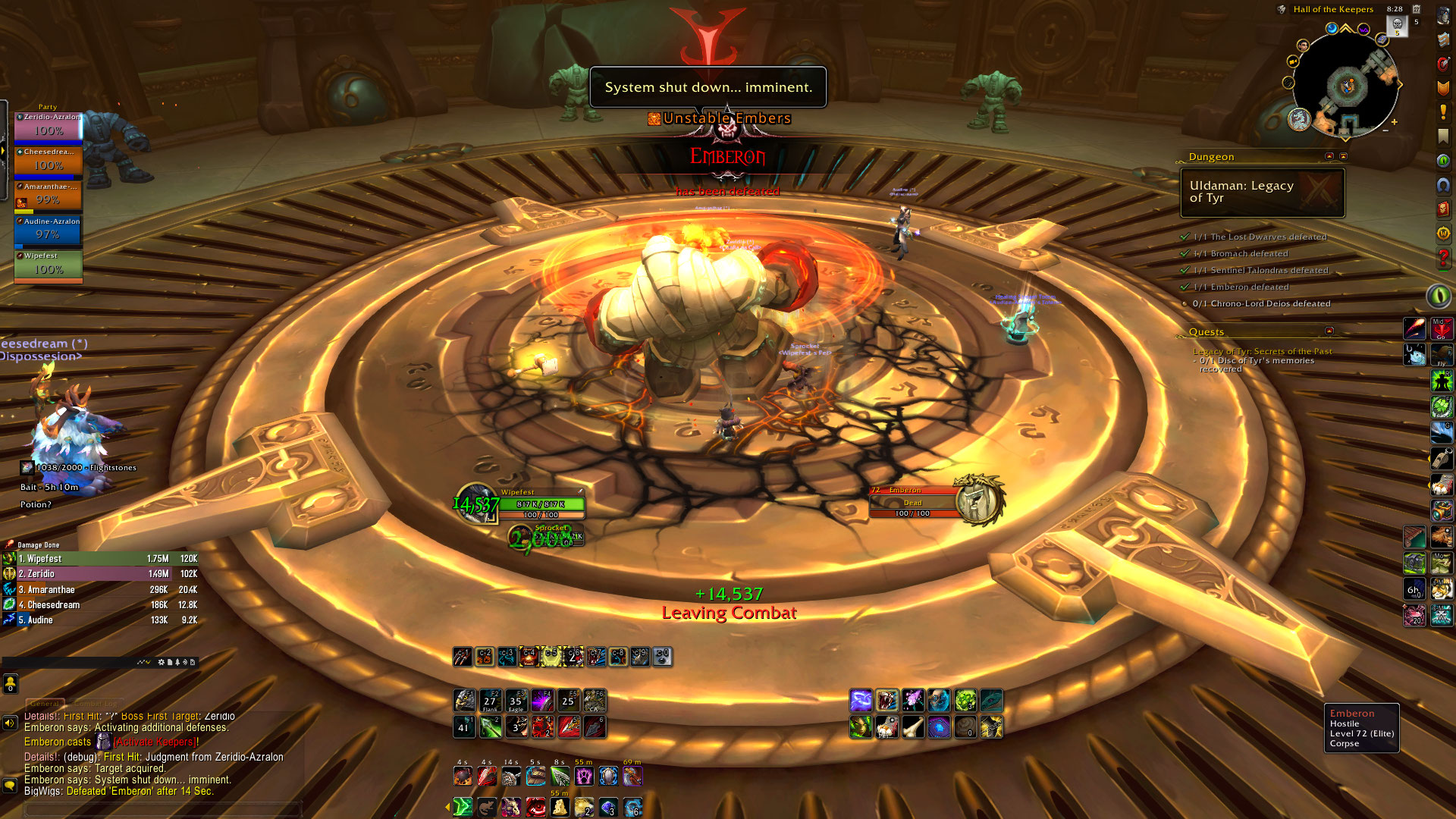This screenshot has height=819, width=1456.
Task: Activate the bone icon on the right action bar
Action: (x=913, y=727)
